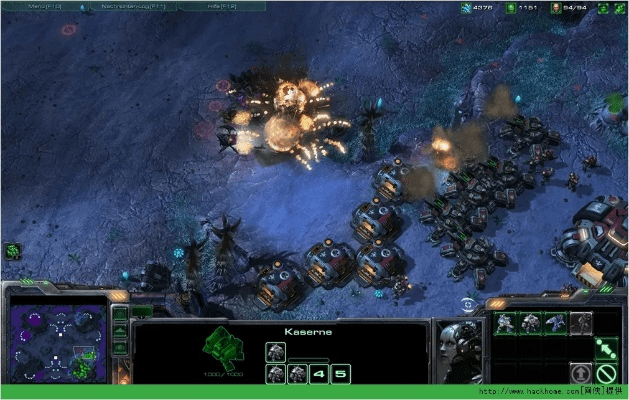Screen dimensions: 629x400
Task: Cancel production with the crossed-circle button
Action: pyautogui.click(x=605, y=374)
